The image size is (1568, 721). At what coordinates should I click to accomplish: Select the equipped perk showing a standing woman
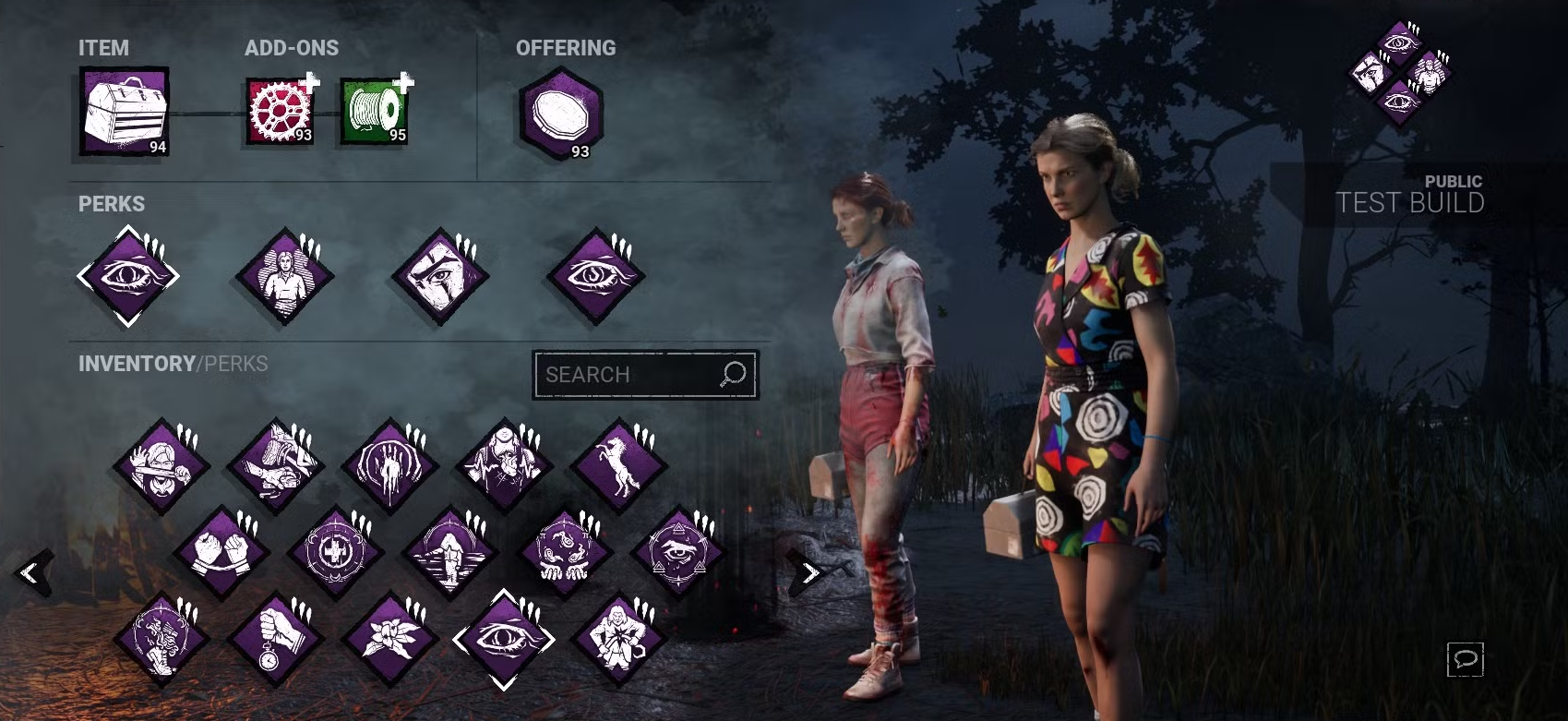284,276
